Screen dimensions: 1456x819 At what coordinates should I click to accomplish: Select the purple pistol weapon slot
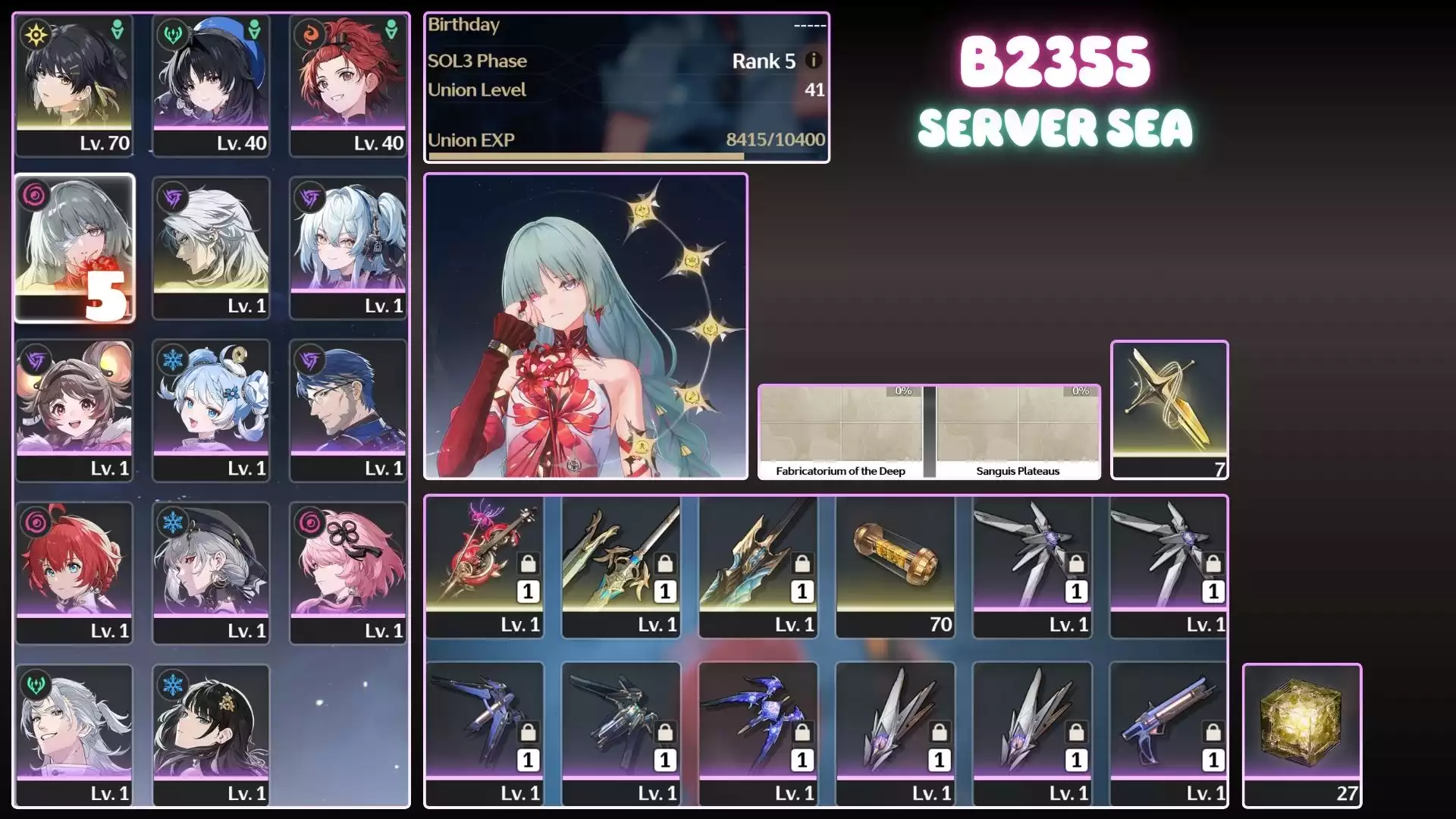point(1169,733)
